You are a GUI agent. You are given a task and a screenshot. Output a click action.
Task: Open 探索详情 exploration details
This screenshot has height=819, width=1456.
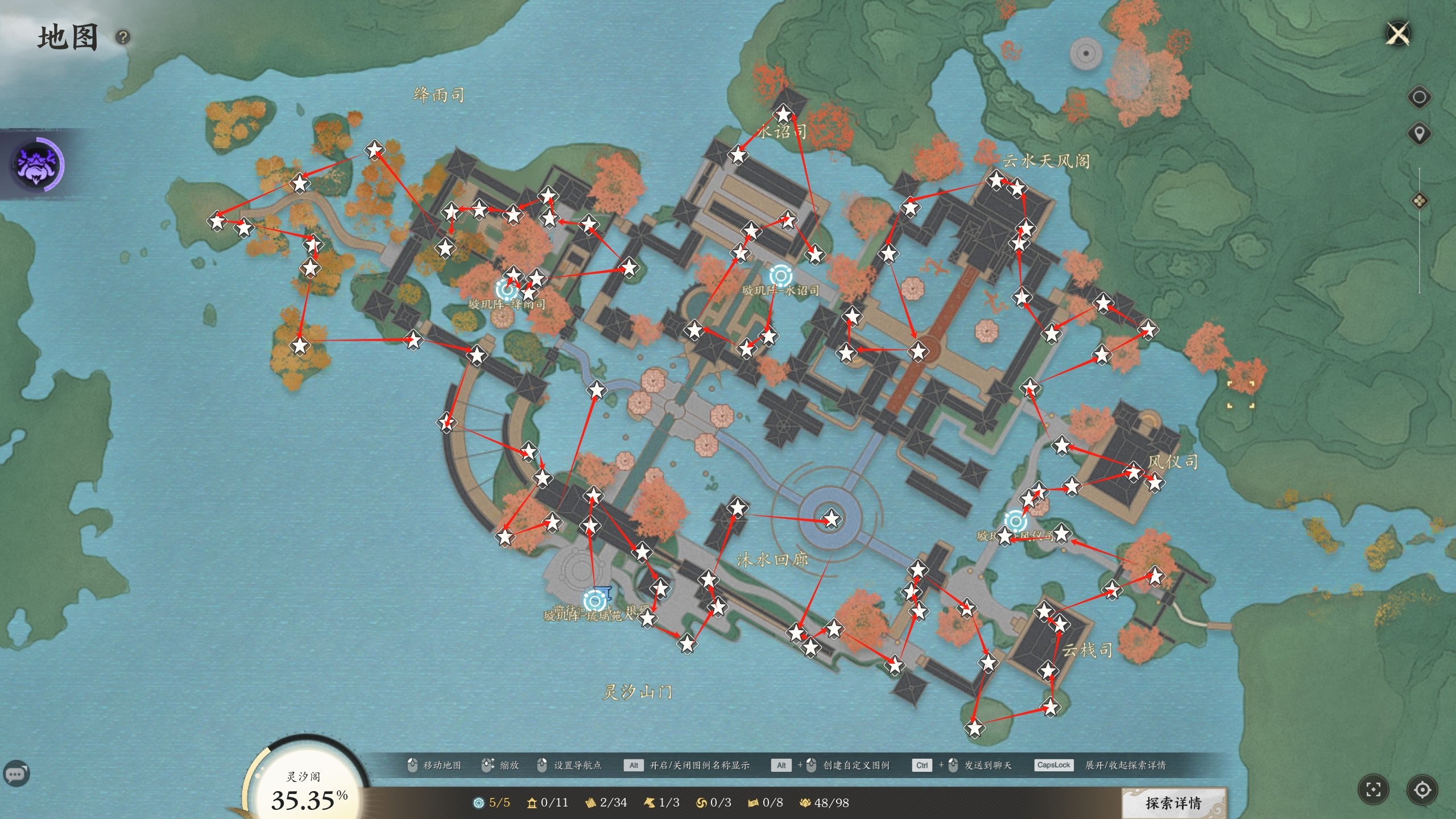(1173, 803)
